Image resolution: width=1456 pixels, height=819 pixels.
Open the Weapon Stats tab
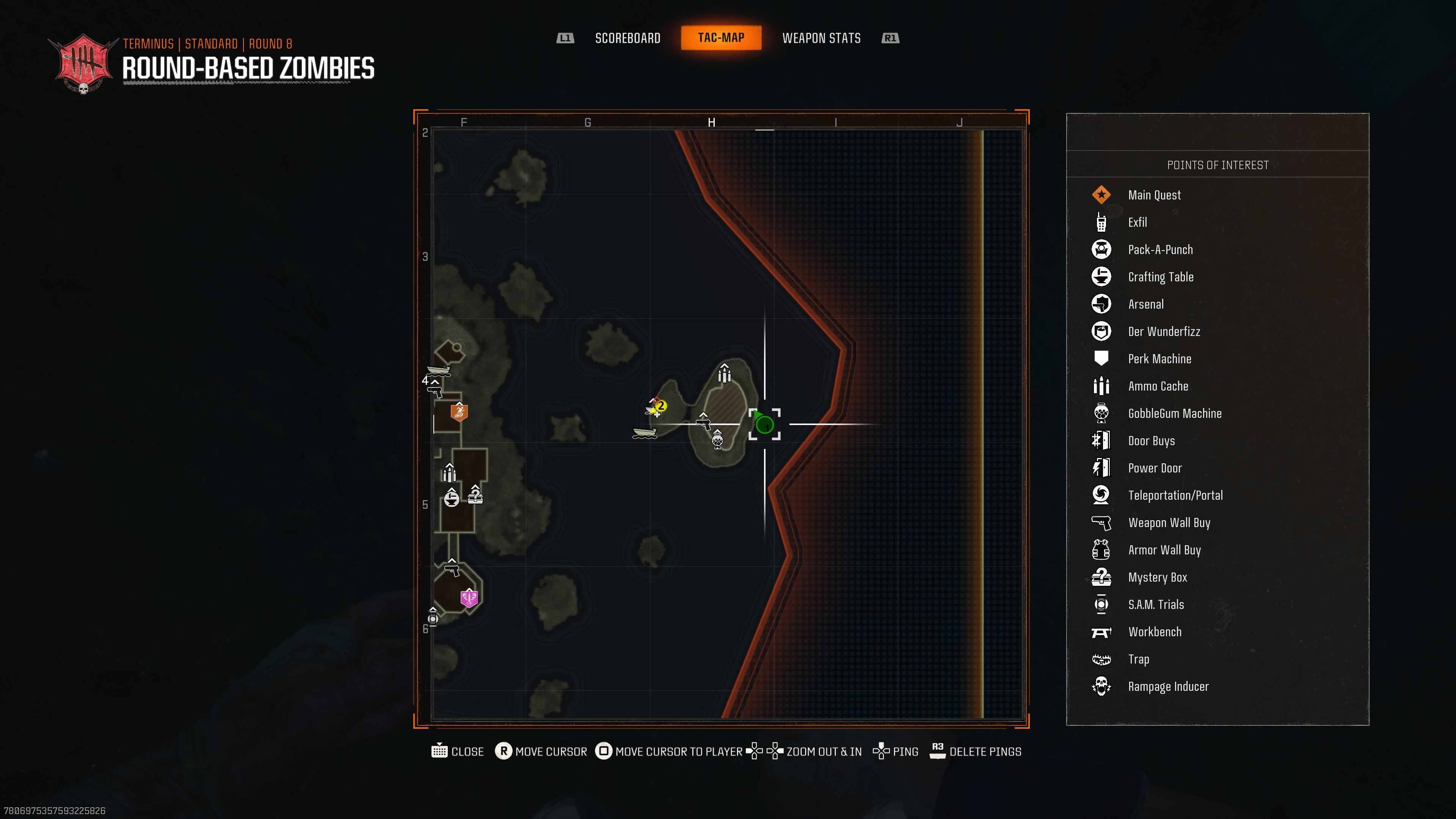tap(821, 38)
